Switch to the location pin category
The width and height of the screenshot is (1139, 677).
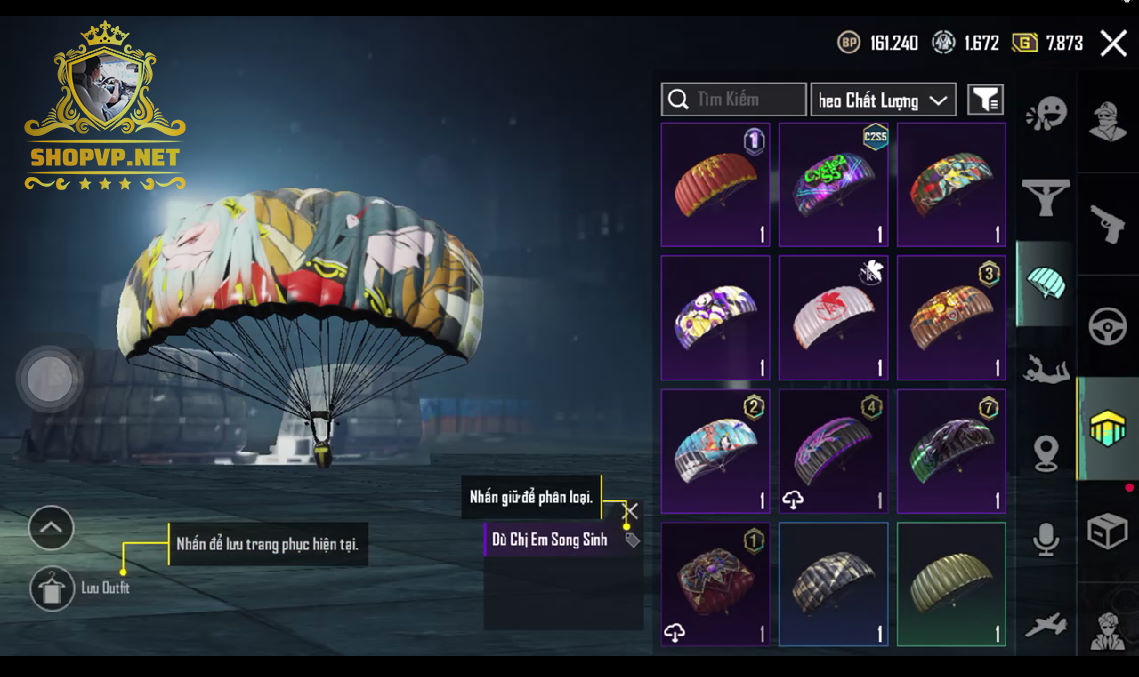click(x=1046, y=454)
